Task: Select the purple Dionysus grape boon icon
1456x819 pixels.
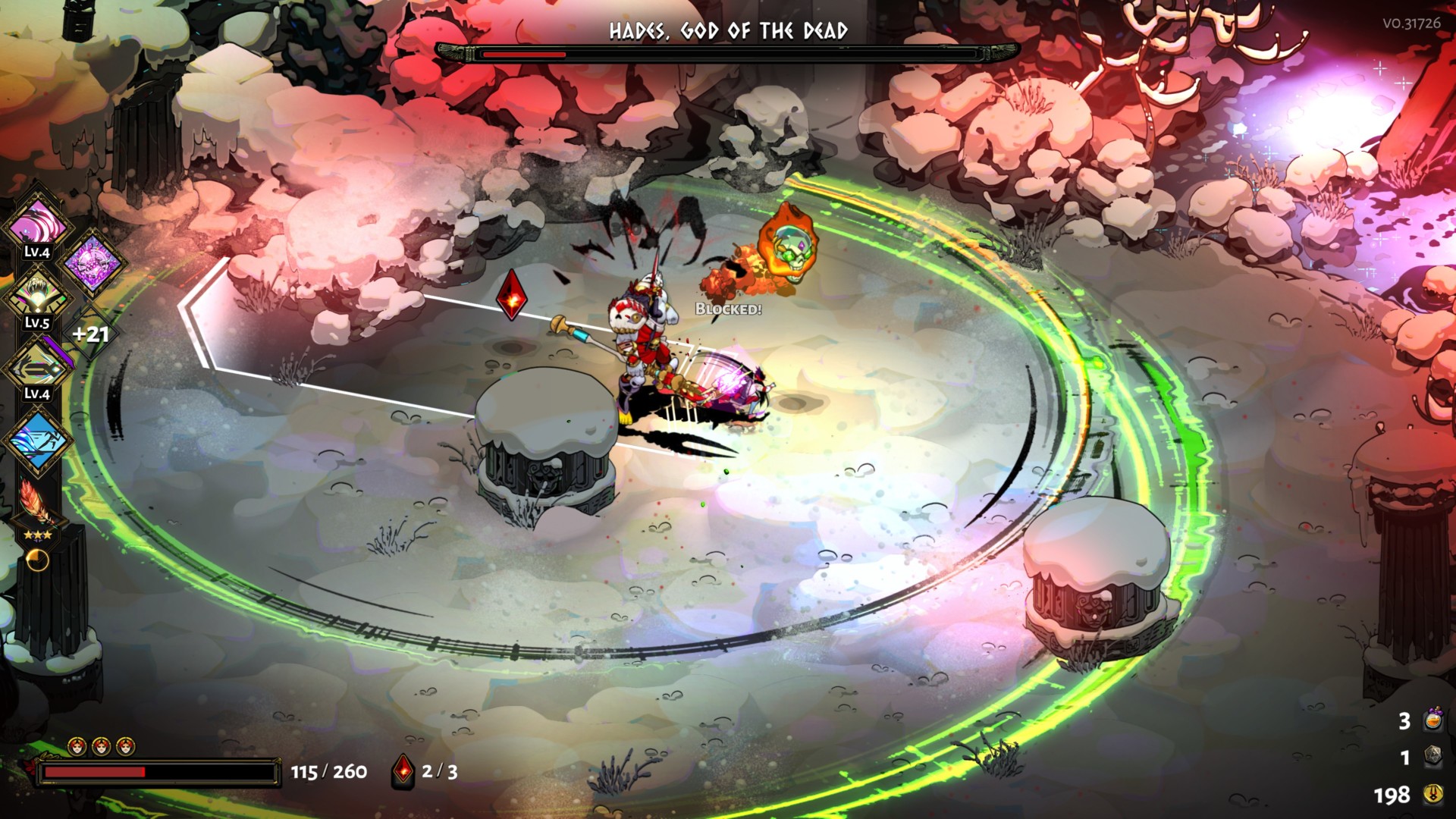Action: click(93, 262)
